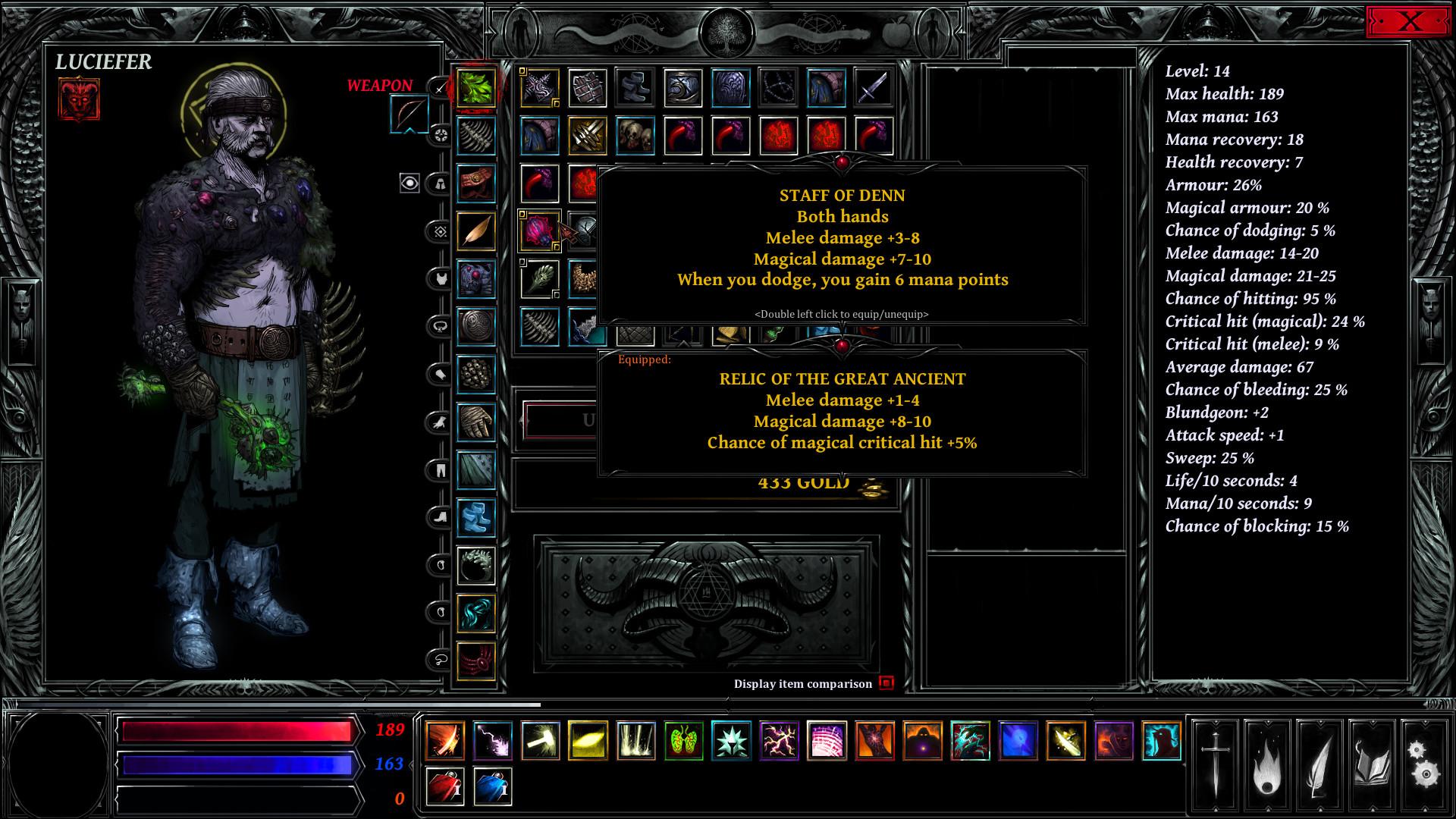Toggle the Display item comparison checkbox
The width and height of the screenshot is (1456, 819).
[x=886, y=682]
